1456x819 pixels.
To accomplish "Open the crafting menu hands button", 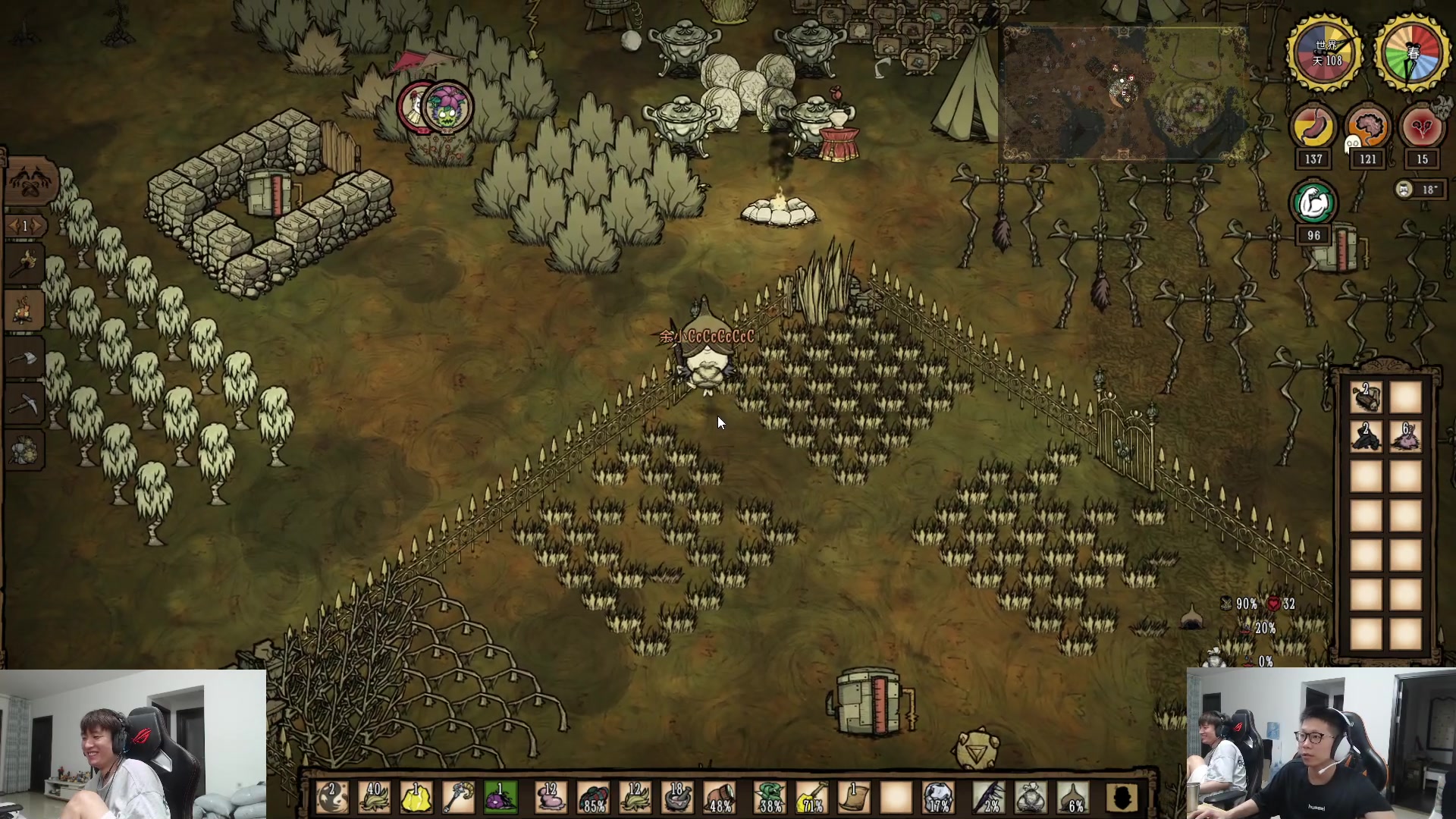I will pyautogui.click(x=30, y=182).
